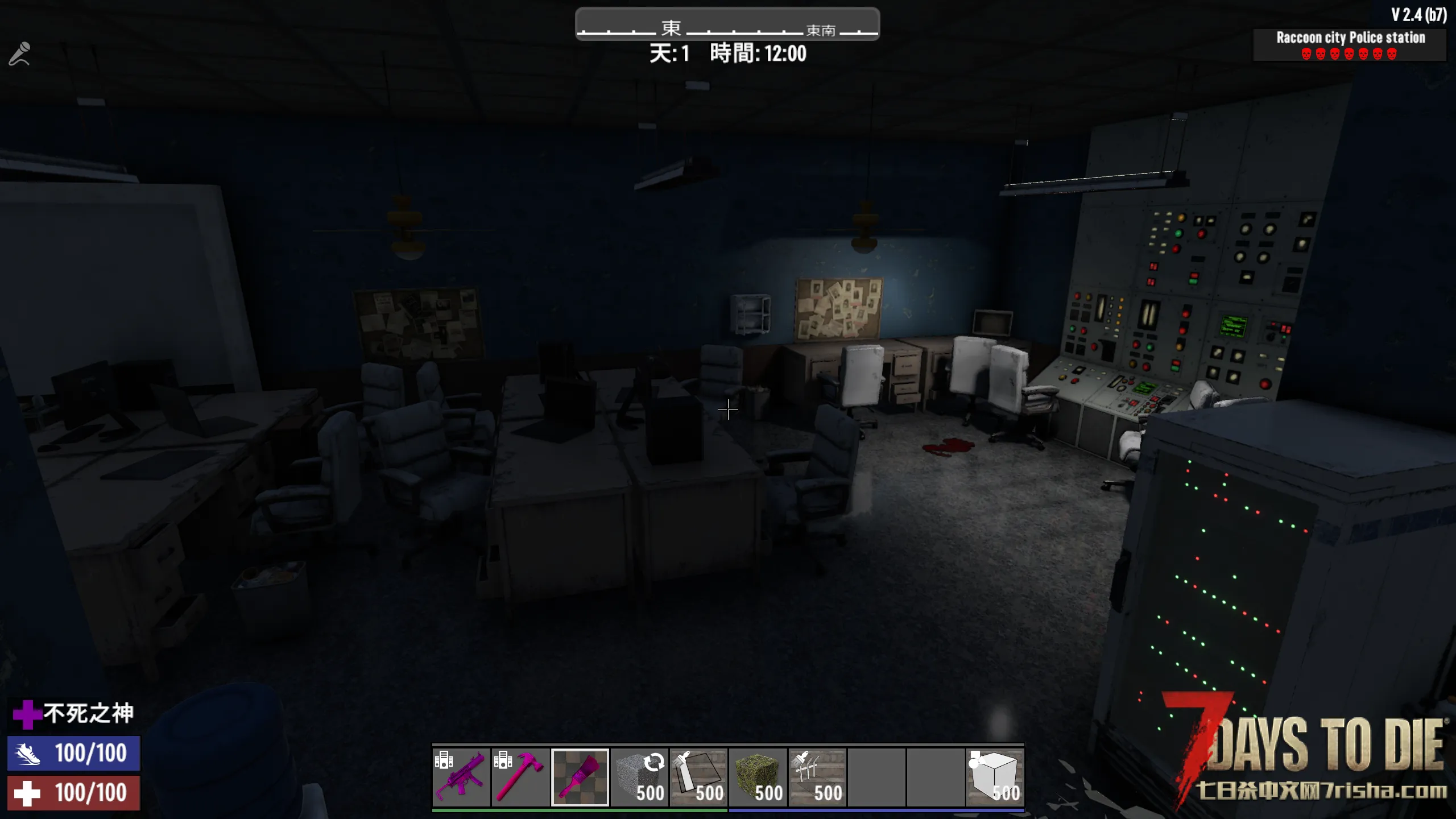This screenshot has width=1456, height=819.
Task: Click the microphone voice chat icon
Action: point(19,54)
